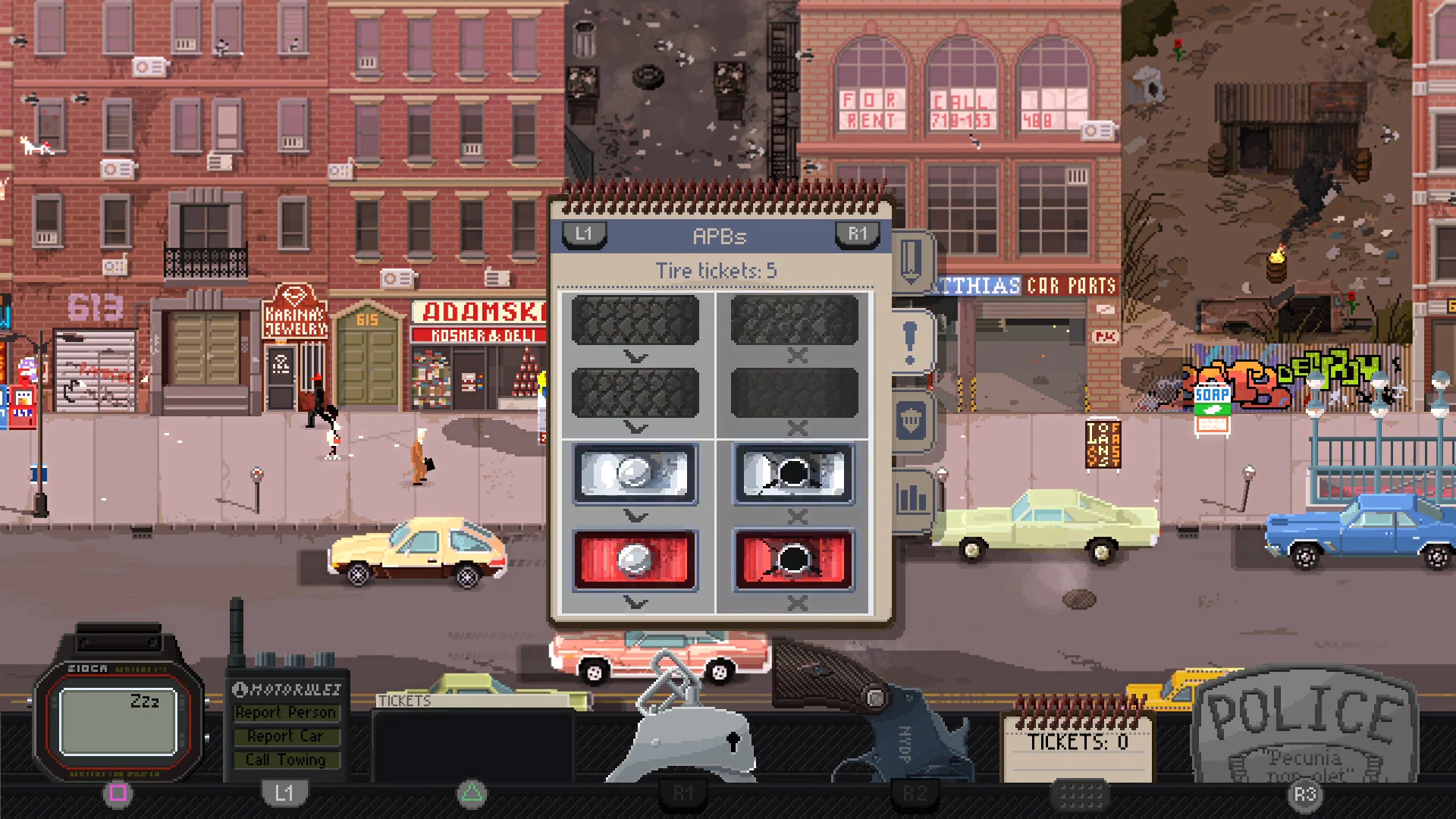Expand the chevron under the first tire entry

634,354
